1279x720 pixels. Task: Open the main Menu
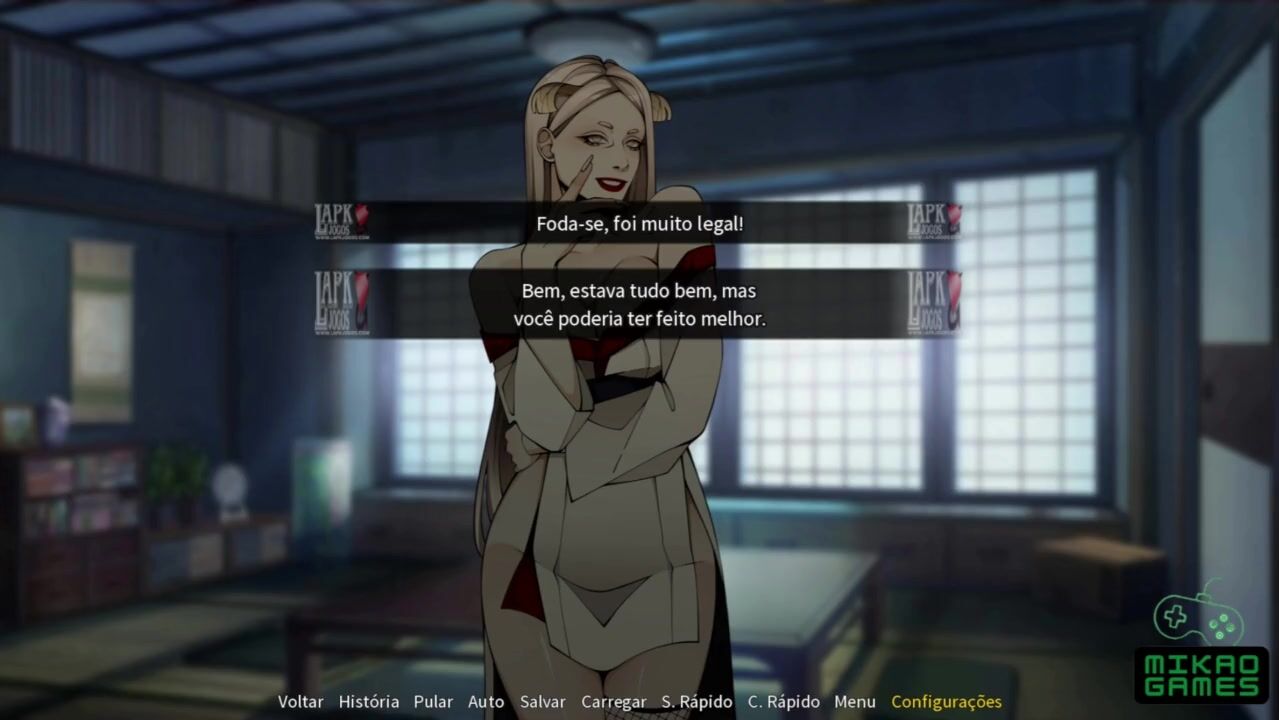point(854,702)
